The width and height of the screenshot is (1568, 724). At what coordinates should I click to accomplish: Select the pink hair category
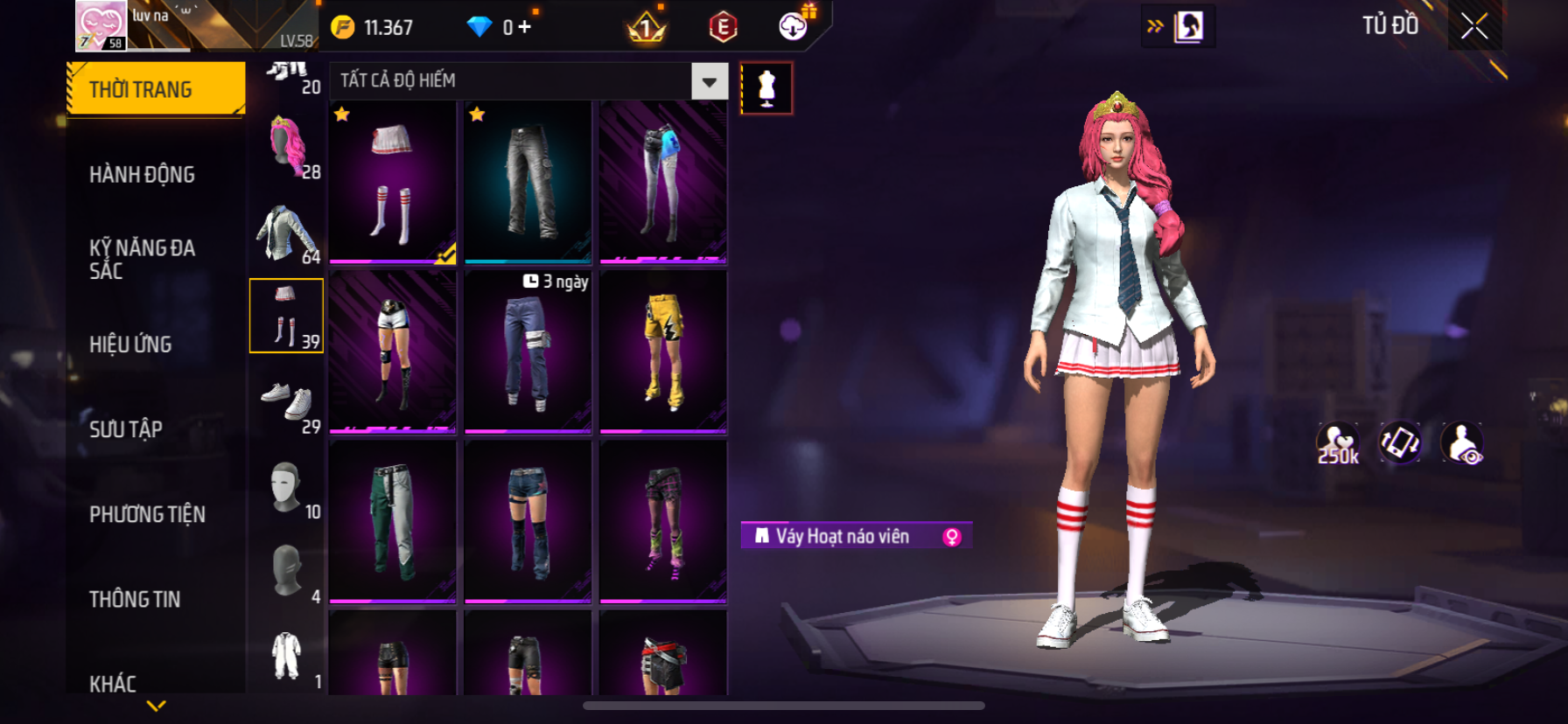click(x=286, y=146)
